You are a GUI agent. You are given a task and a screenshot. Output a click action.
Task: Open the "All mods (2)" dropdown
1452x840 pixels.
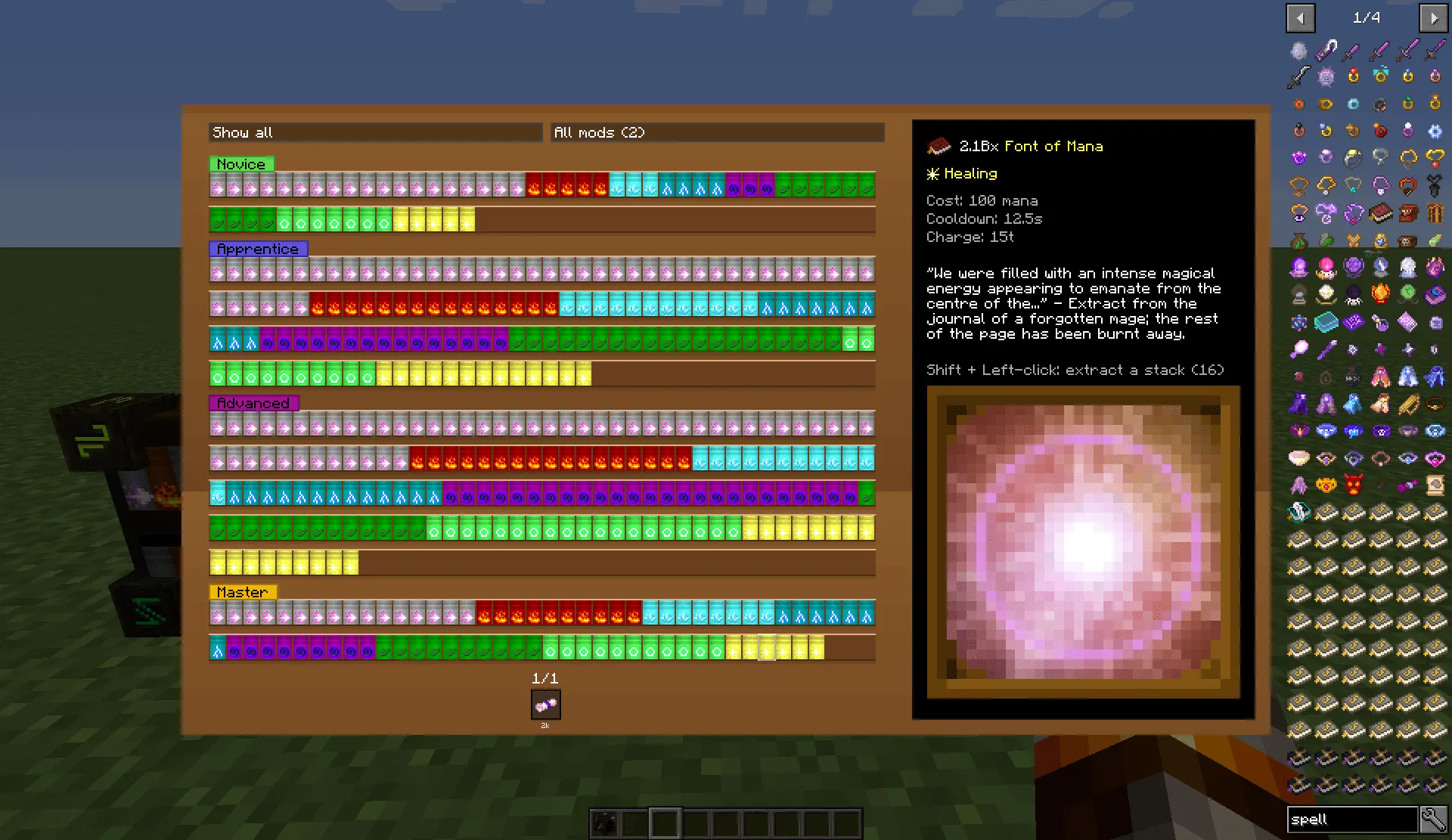[x=717, y=132]
